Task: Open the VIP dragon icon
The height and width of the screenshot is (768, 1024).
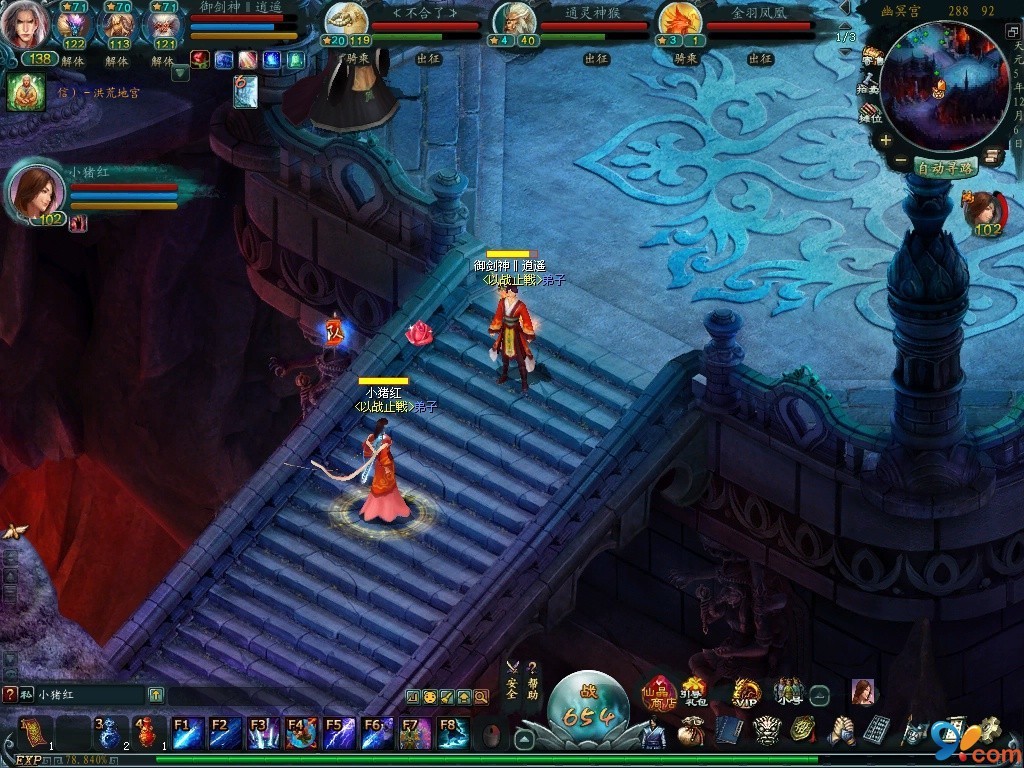Action: tap(746, 692)
